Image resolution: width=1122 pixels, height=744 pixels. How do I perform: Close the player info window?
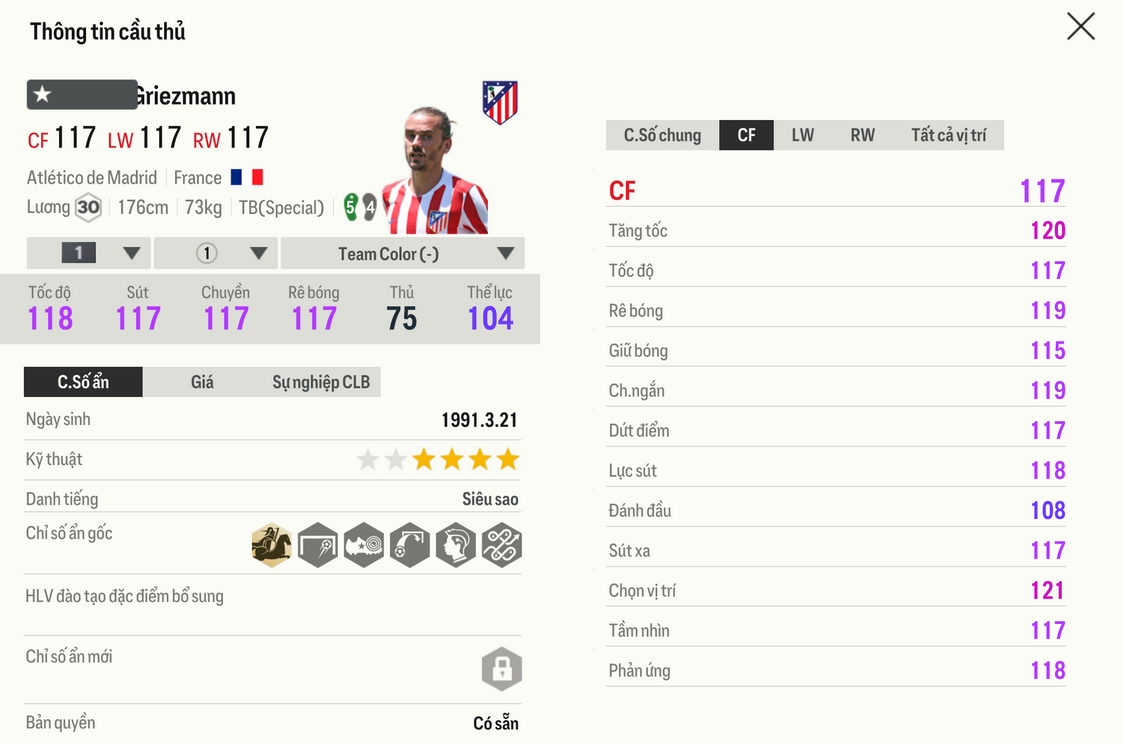[x=1080, y=26]
